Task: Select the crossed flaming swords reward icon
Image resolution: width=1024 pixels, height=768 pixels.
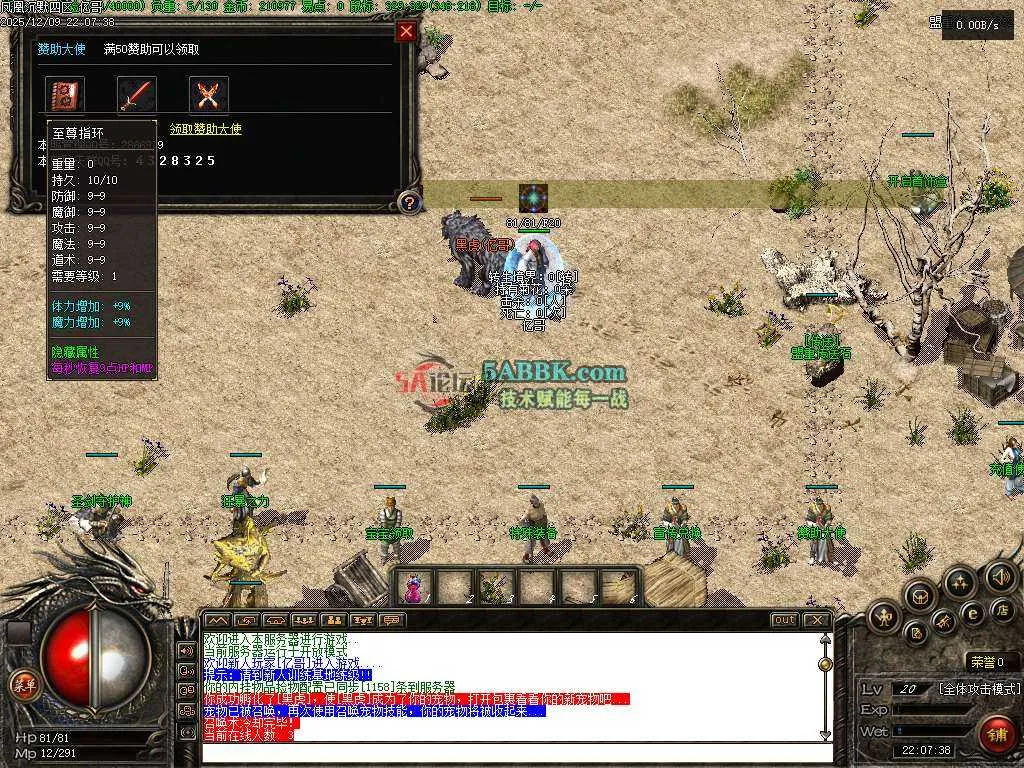Action: pos(209,95)
